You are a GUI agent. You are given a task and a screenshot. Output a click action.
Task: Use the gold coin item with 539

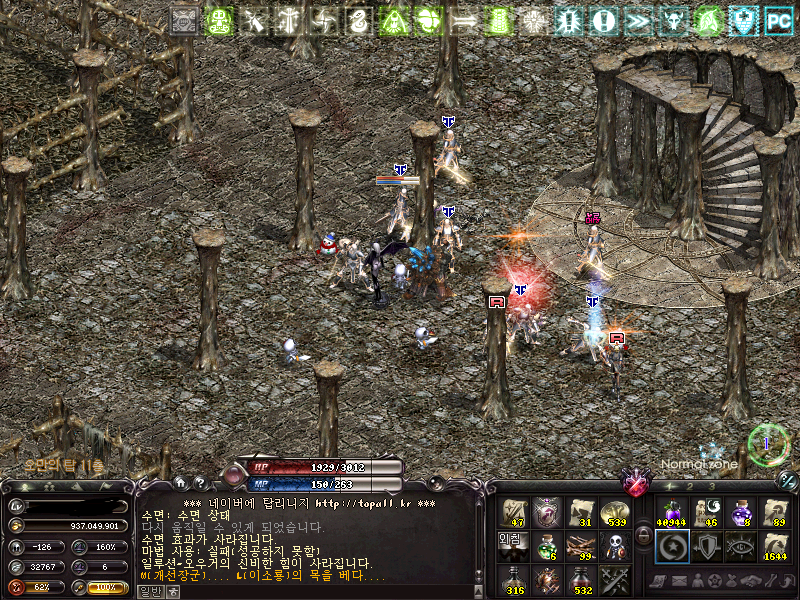614,511
